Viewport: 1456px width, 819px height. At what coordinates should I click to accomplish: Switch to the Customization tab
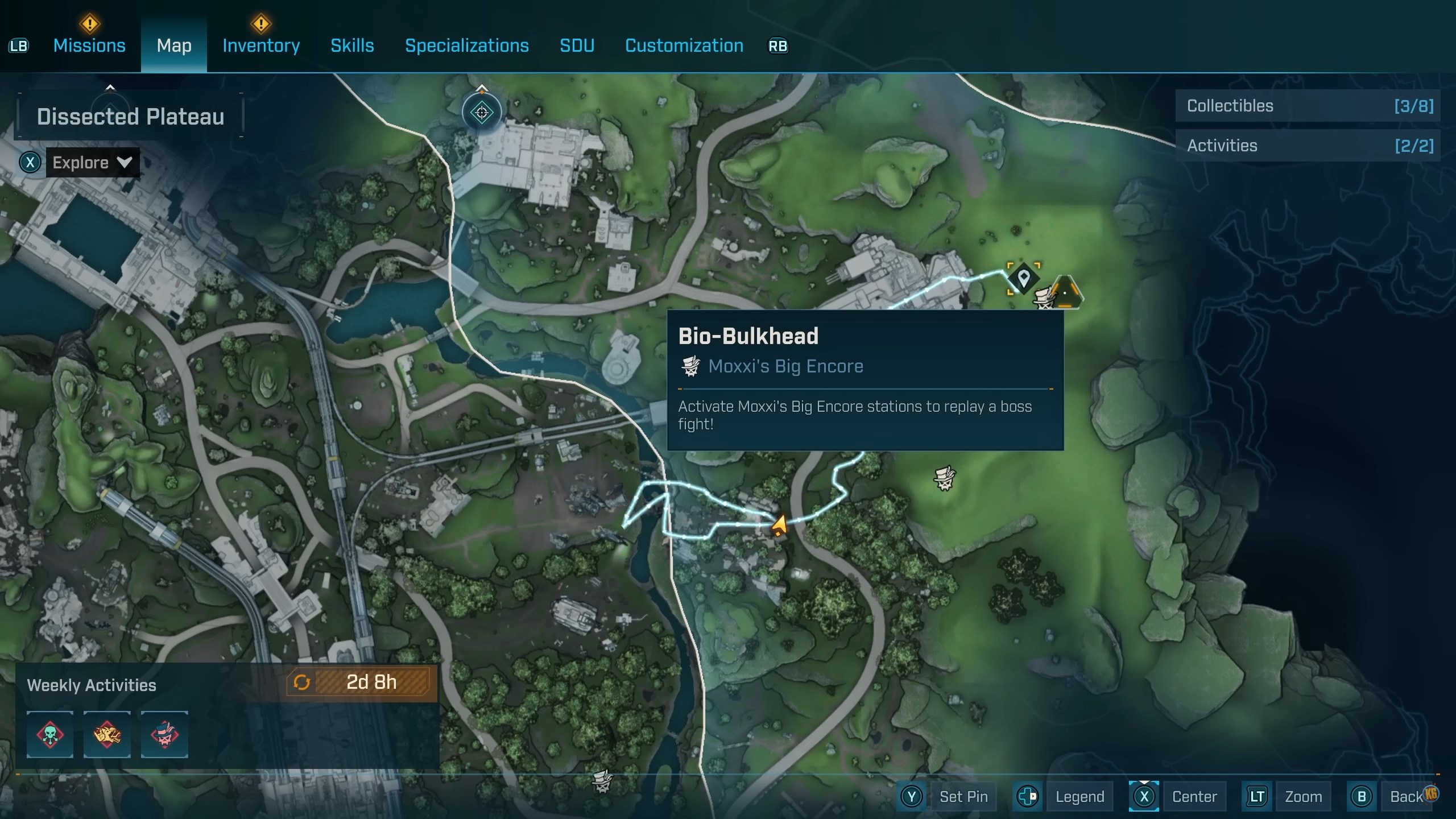pyautogui.click(x=684, y=45)
